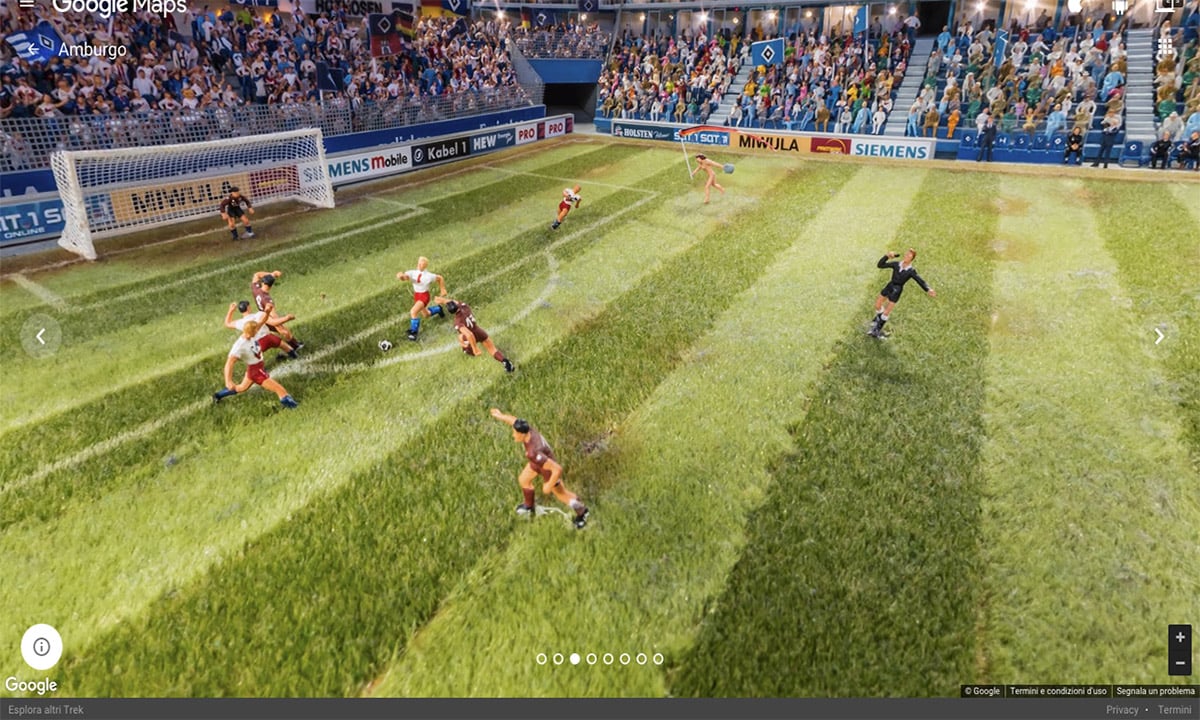Jump to the last pagination dot

pos(658,659)
